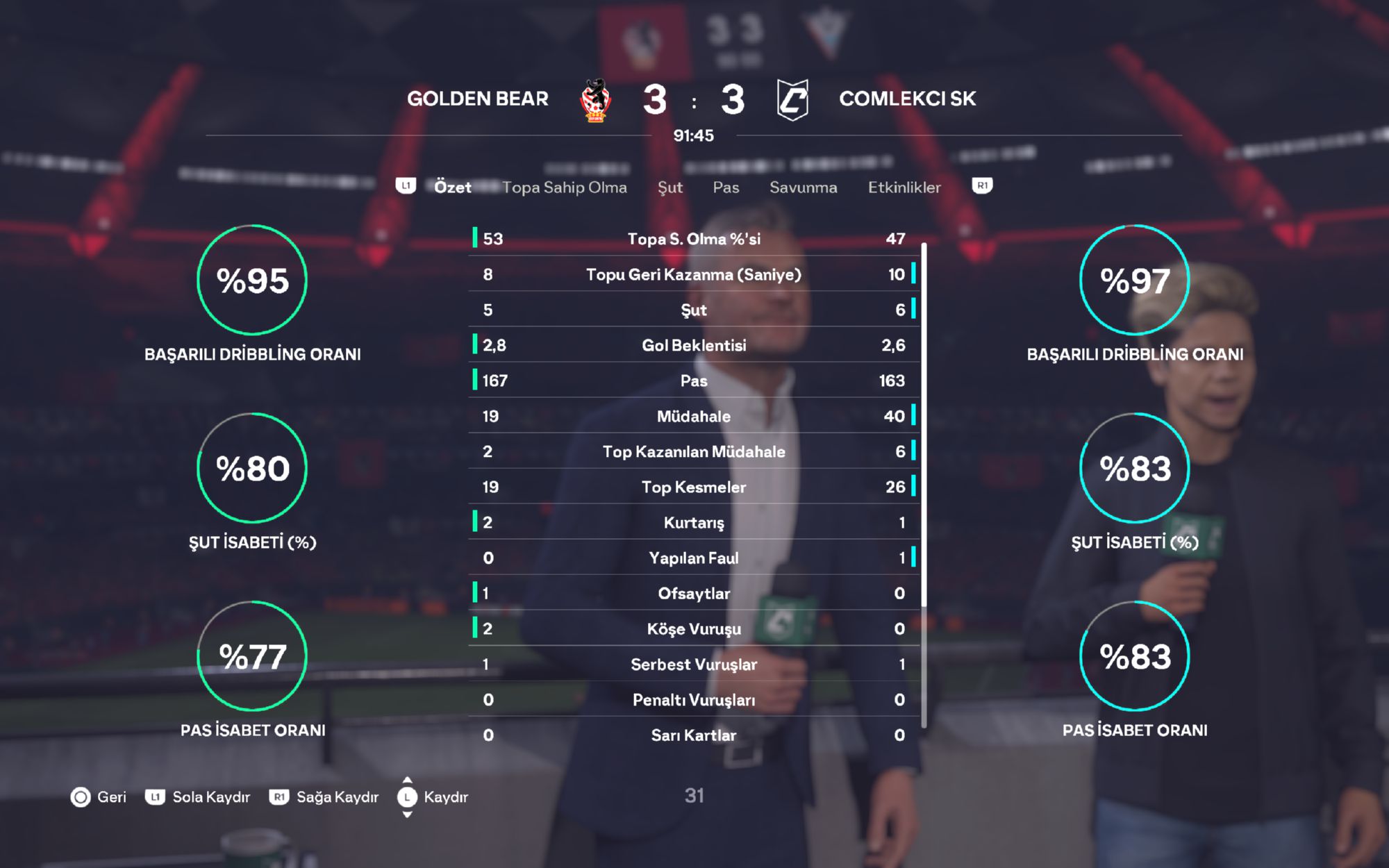Select the Gol Beklentisi stat row
This screenshot has width=1389, height=868.
click(694, 345)
